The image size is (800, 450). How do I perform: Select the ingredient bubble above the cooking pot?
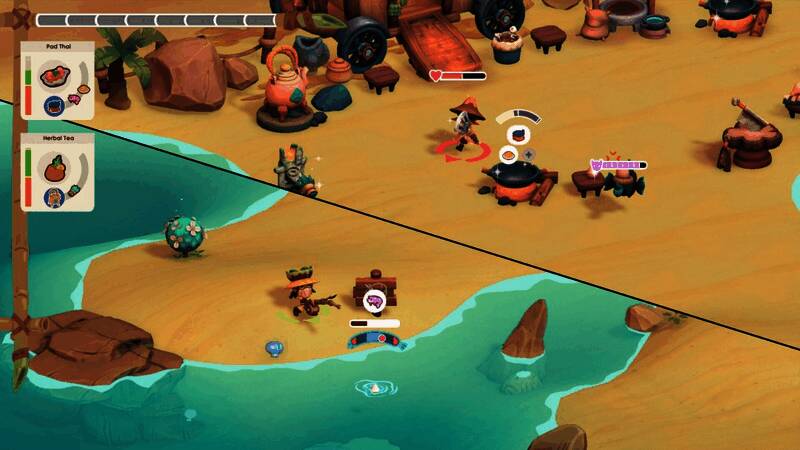click(518, 135)
